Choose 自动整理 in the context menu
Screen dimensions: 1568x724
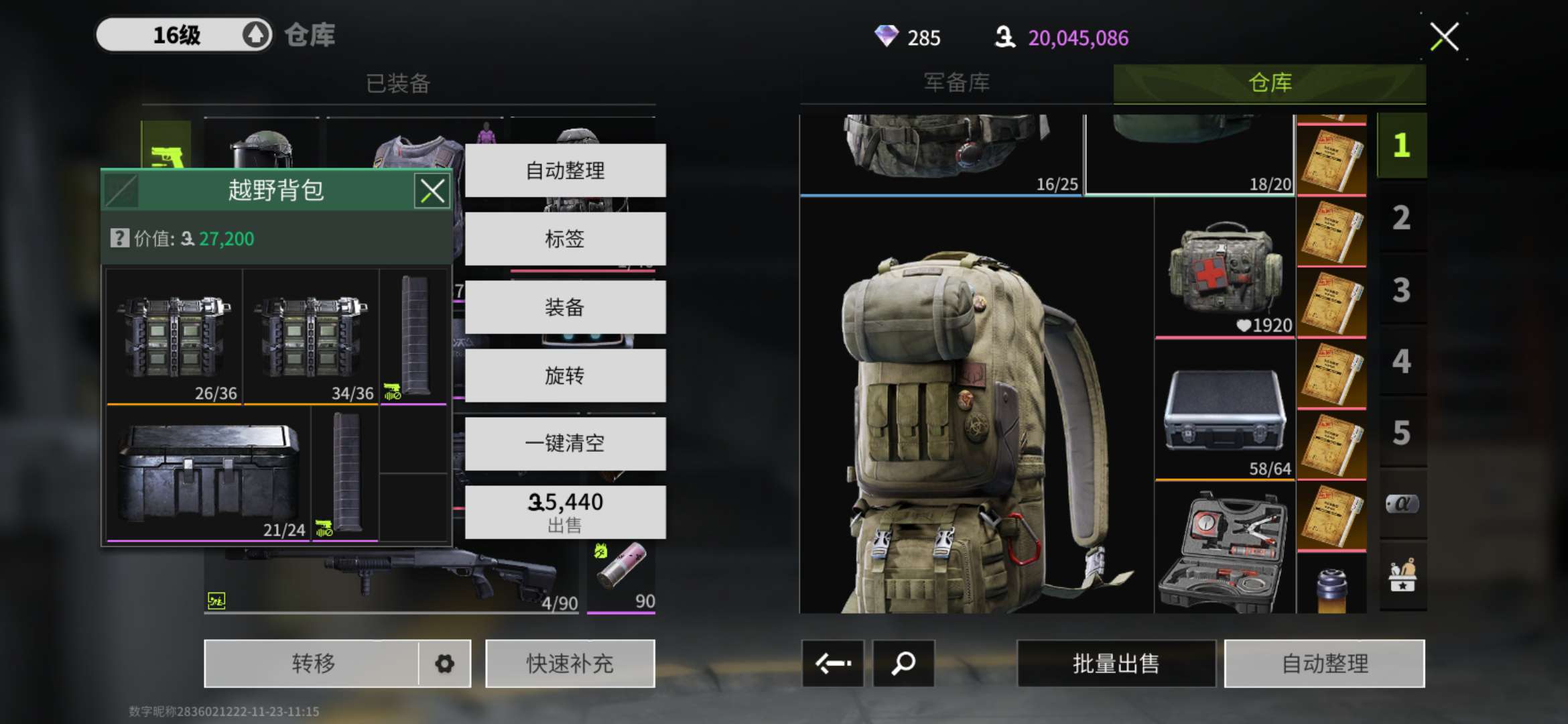click(565, 170)
